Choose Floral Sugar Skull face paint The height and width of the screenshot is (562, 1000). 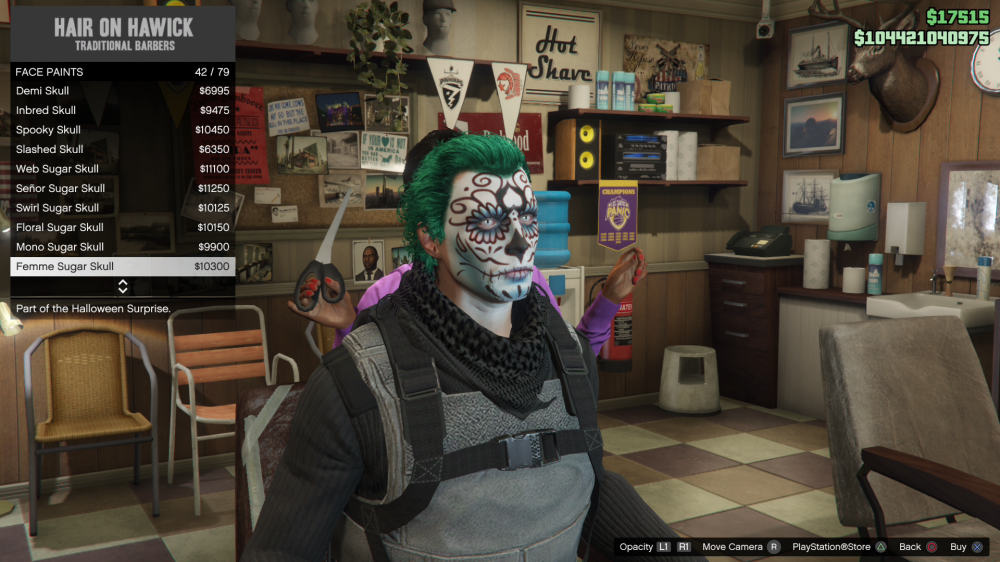tap(122, 227)
